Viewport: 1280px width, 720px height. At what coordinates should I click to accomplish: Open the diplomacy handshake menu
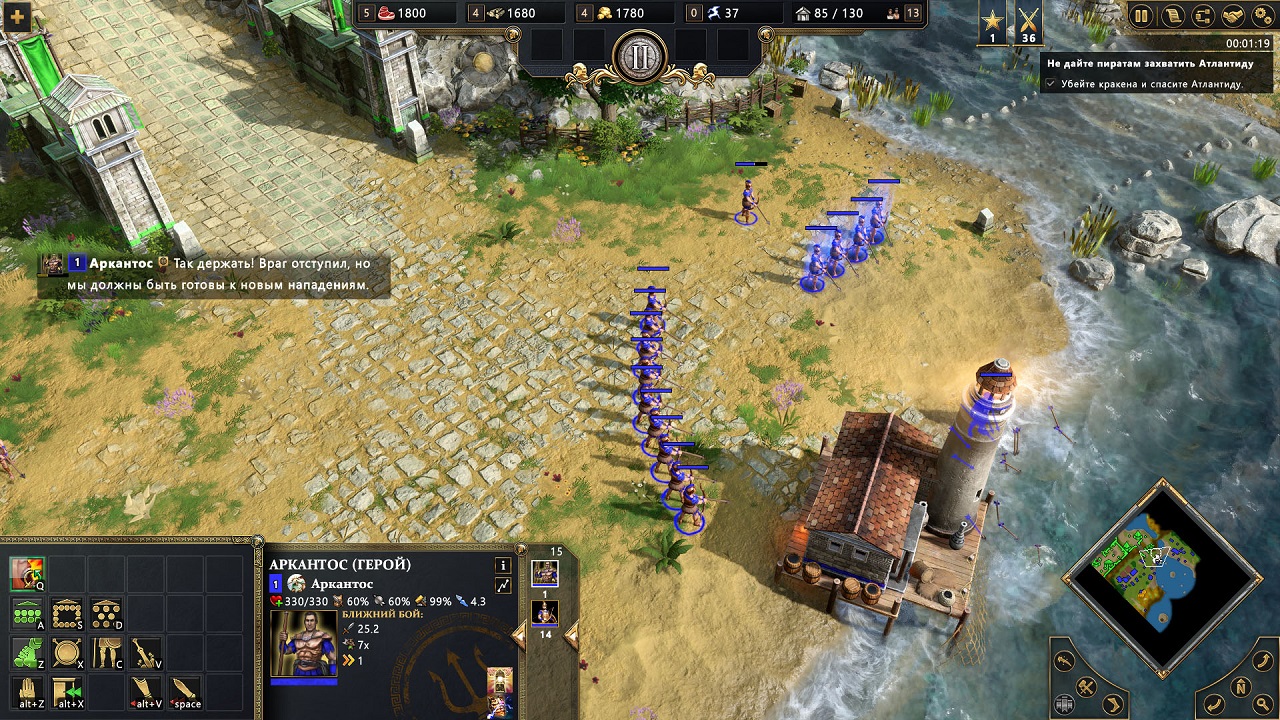(1235, 16)
